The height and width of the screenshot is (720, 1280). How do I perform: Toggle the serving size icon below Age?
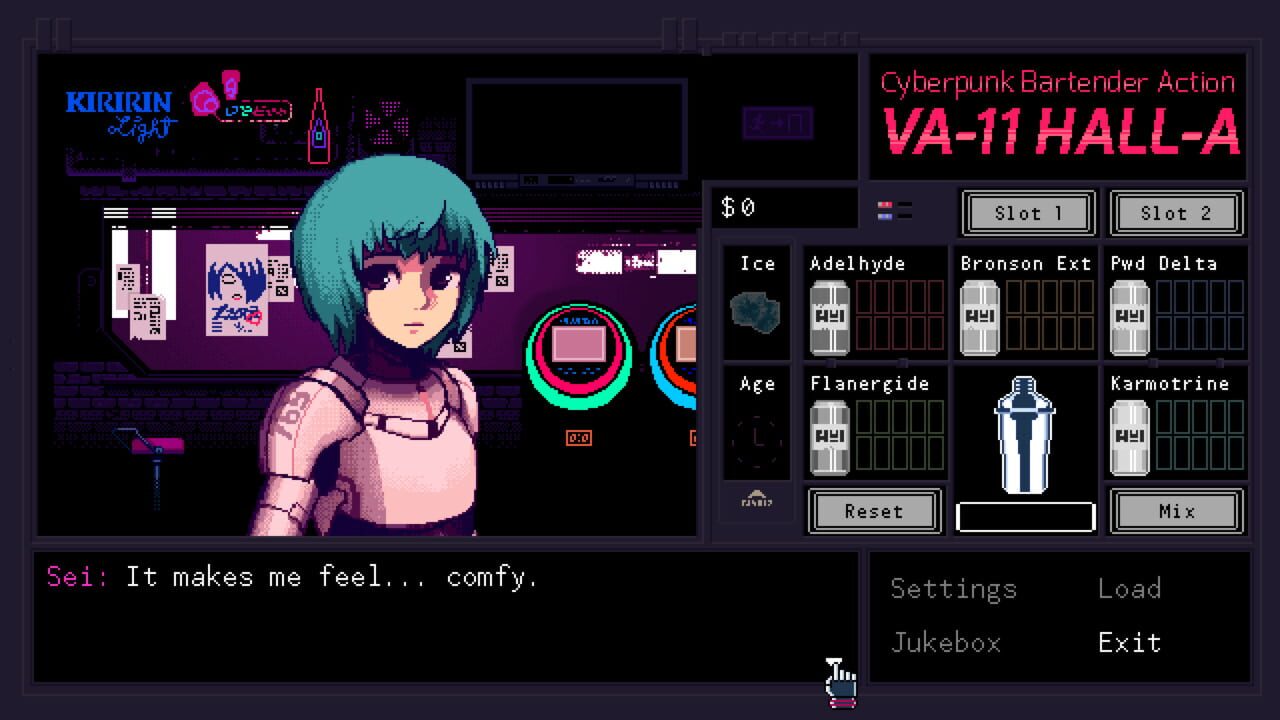756,503
